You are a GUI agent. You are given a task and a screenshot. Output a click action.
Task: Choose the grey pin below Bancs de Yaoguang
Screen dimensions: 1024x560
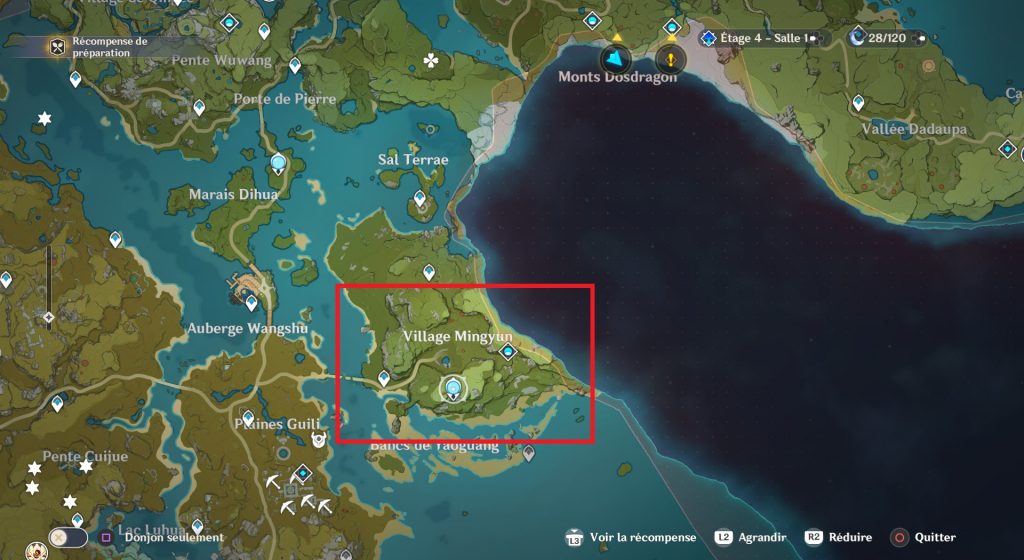pos(529,455)
